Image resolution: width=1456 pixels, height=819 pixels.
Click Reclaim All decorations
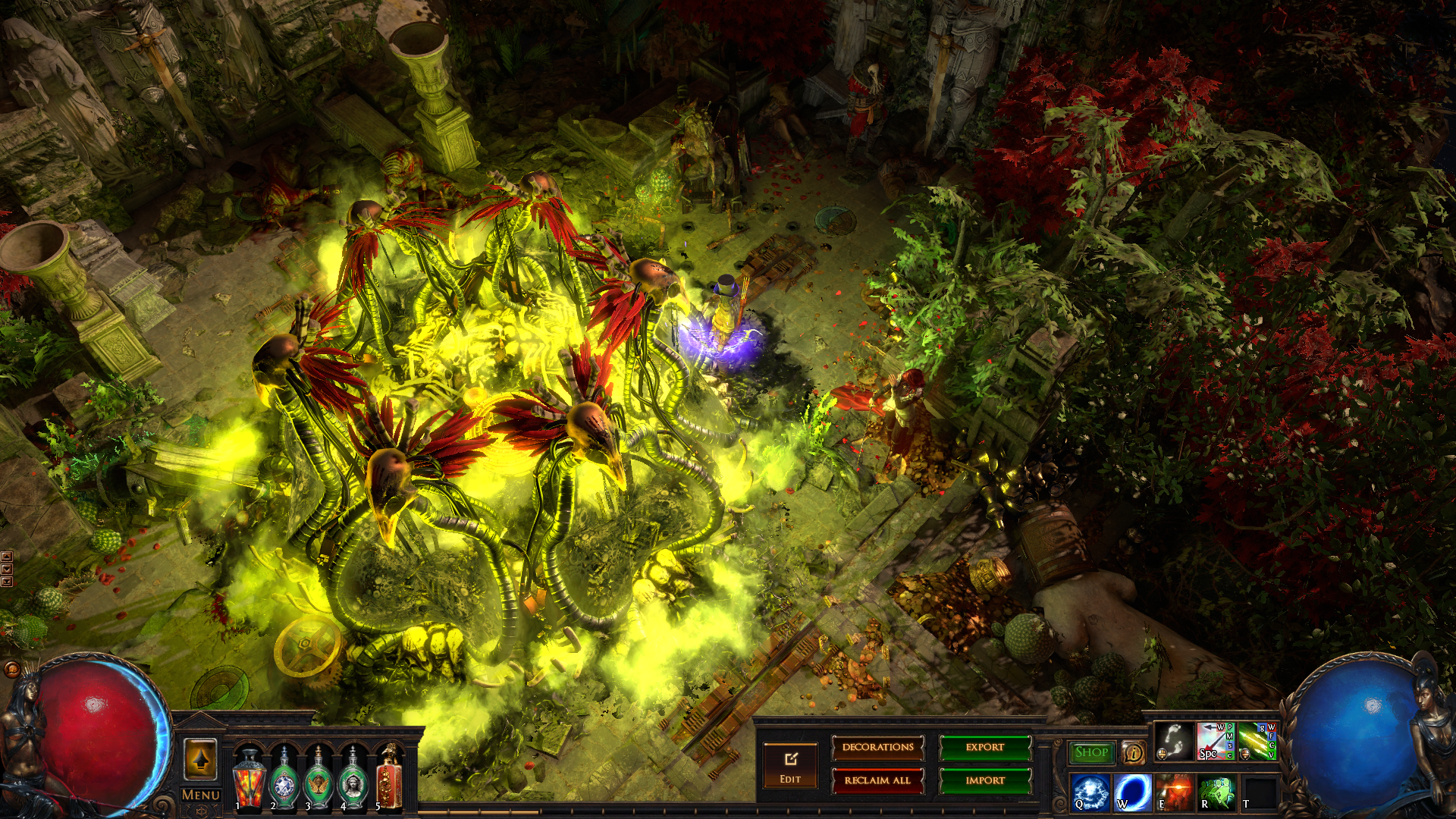pyautogui.click(x=878, y=780)
